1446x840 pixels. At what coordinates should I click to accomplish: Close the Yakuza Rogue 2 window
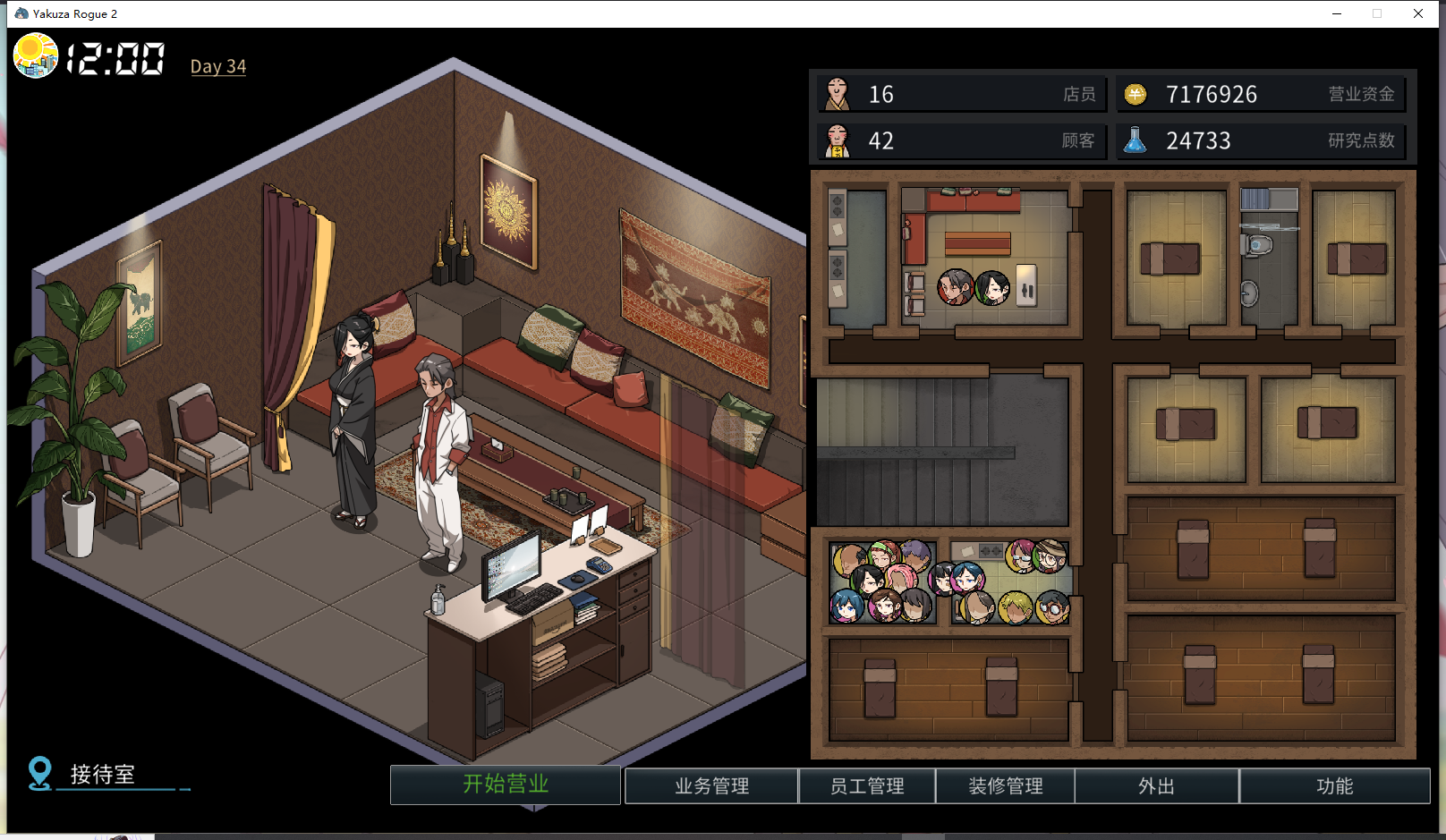tap(1418, 13)
